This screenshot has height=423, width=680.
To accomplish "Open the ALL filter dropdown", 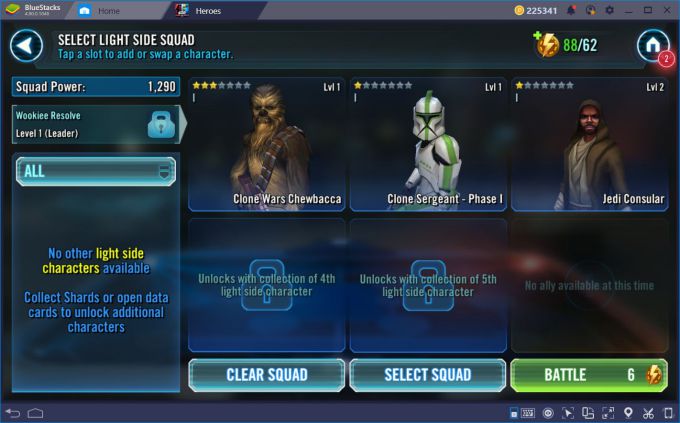I will [x=96, y=171].
